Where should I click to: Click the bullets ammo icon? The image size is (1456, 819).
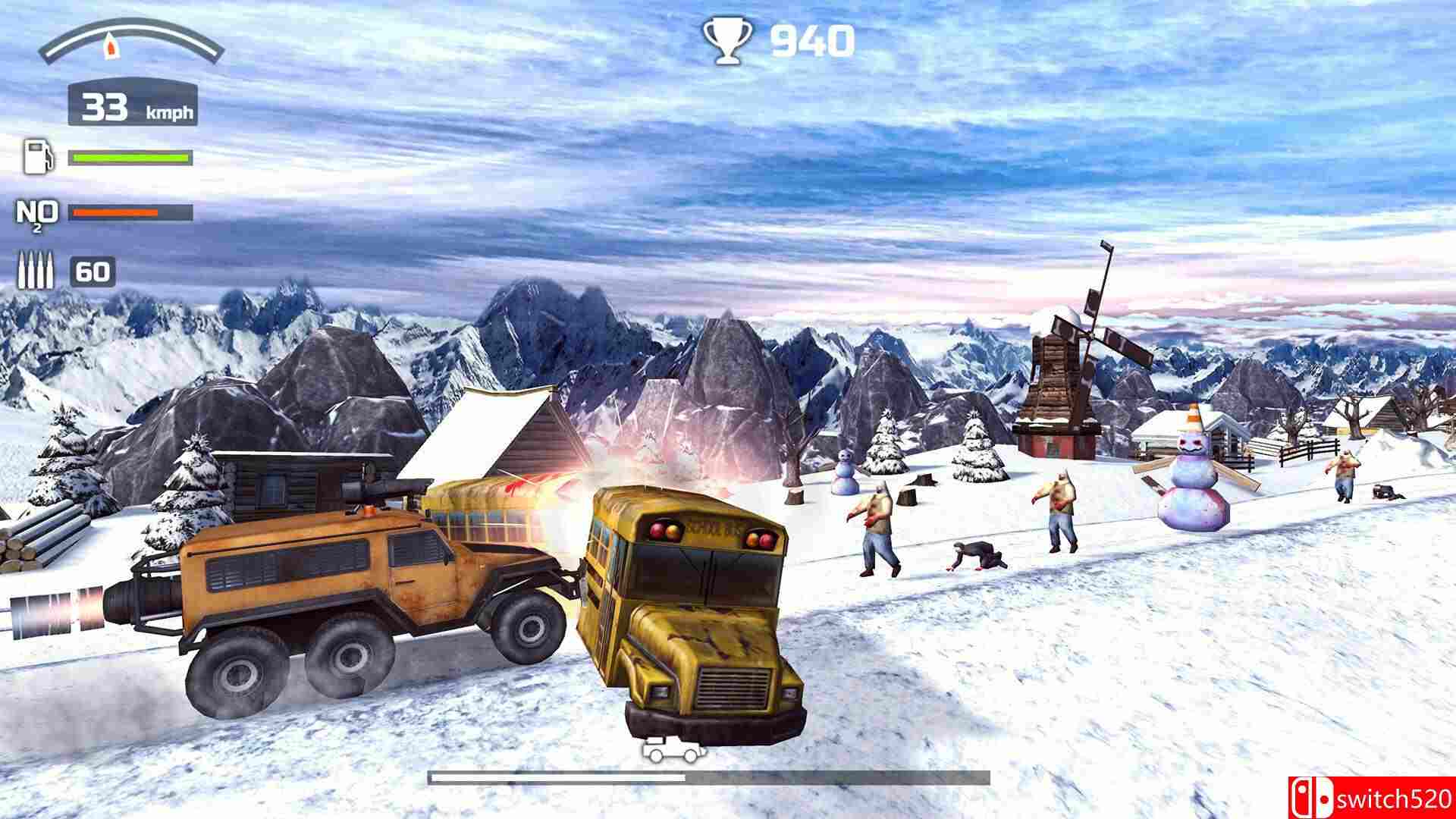pos(36,270)
